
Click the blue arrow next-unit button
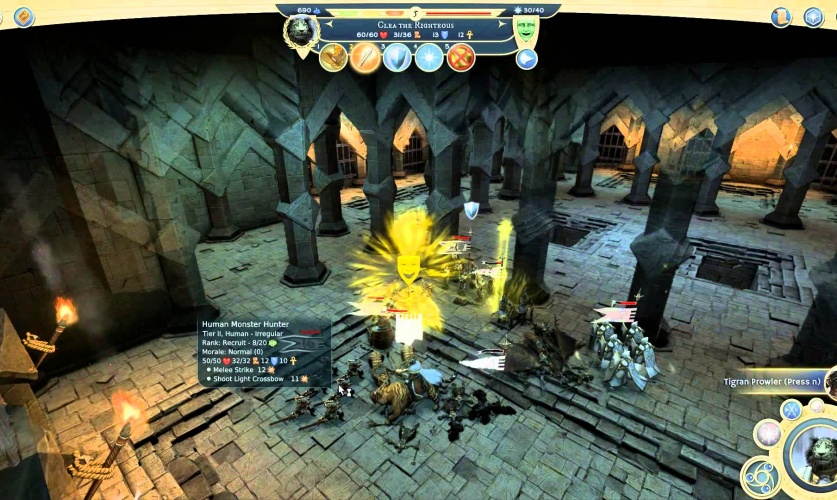[527, 58]
